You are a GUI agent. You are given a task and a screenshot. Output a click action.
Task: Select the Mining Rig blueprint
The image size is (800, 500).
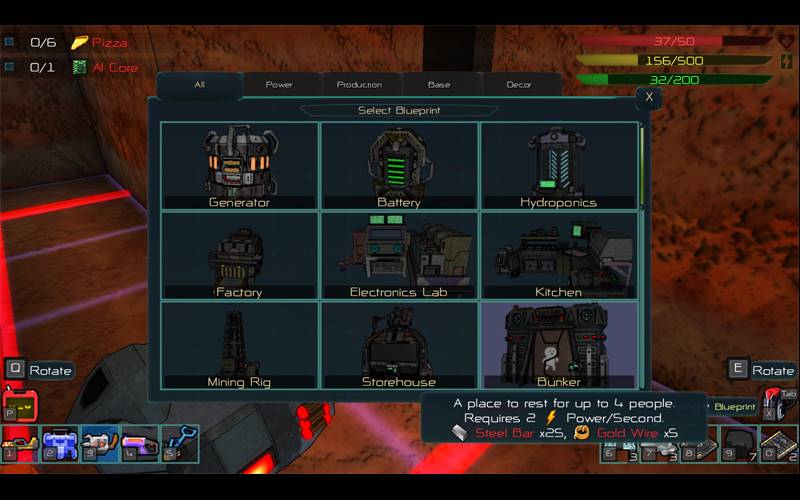point(239,345)
